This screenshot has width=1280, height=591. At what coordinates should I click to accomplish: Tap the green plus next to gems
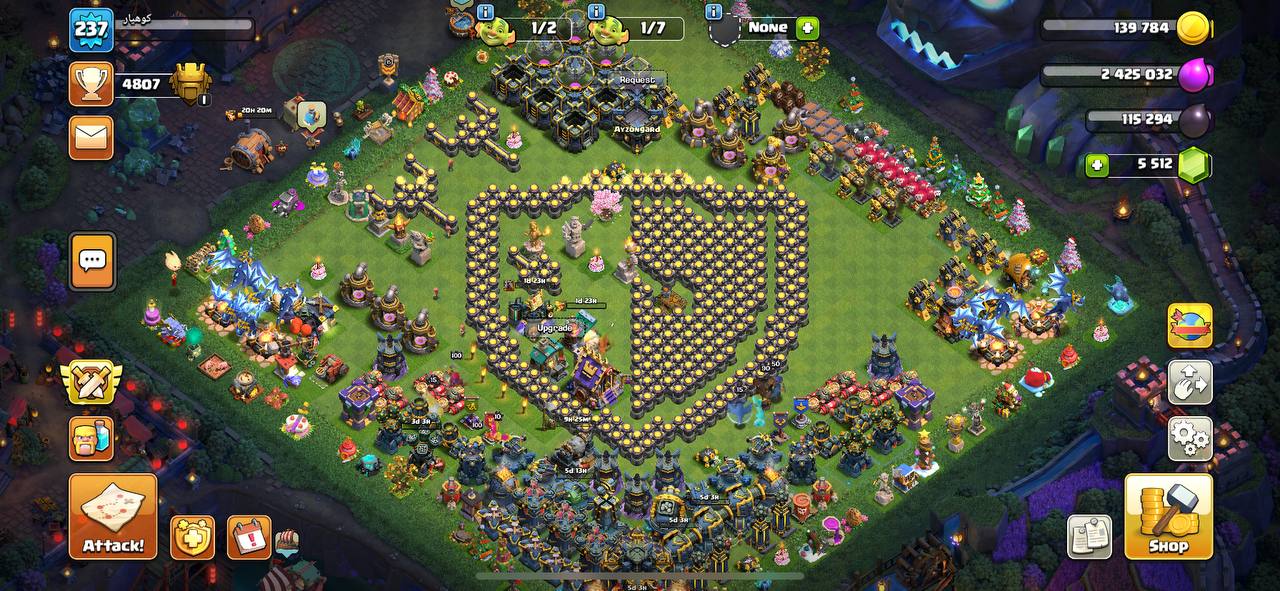(1097, 165)
